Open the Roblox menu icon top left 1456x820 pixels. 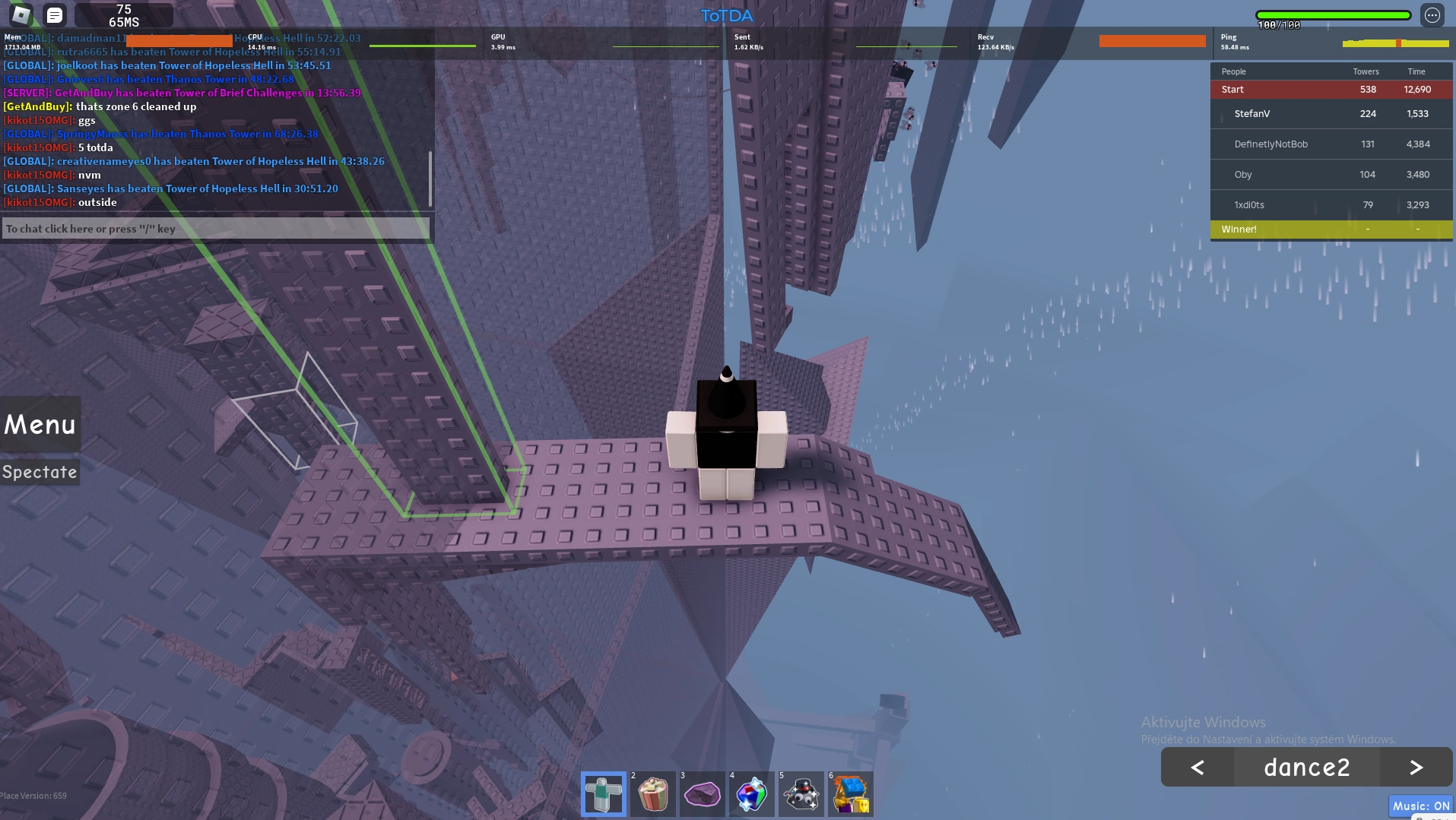click(x=20, y=14)
